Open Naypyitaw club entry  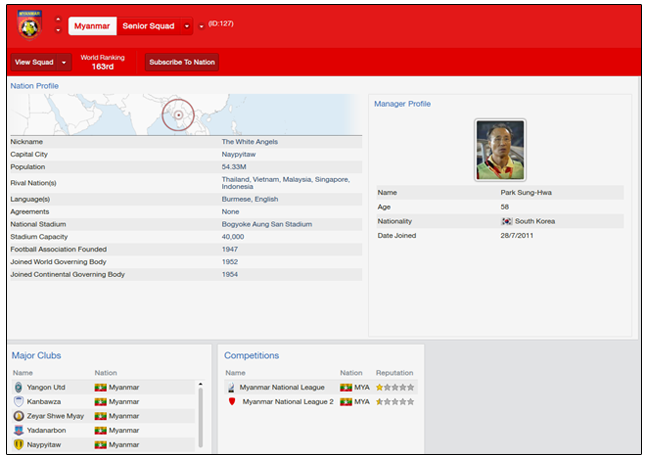pos(45,444)
